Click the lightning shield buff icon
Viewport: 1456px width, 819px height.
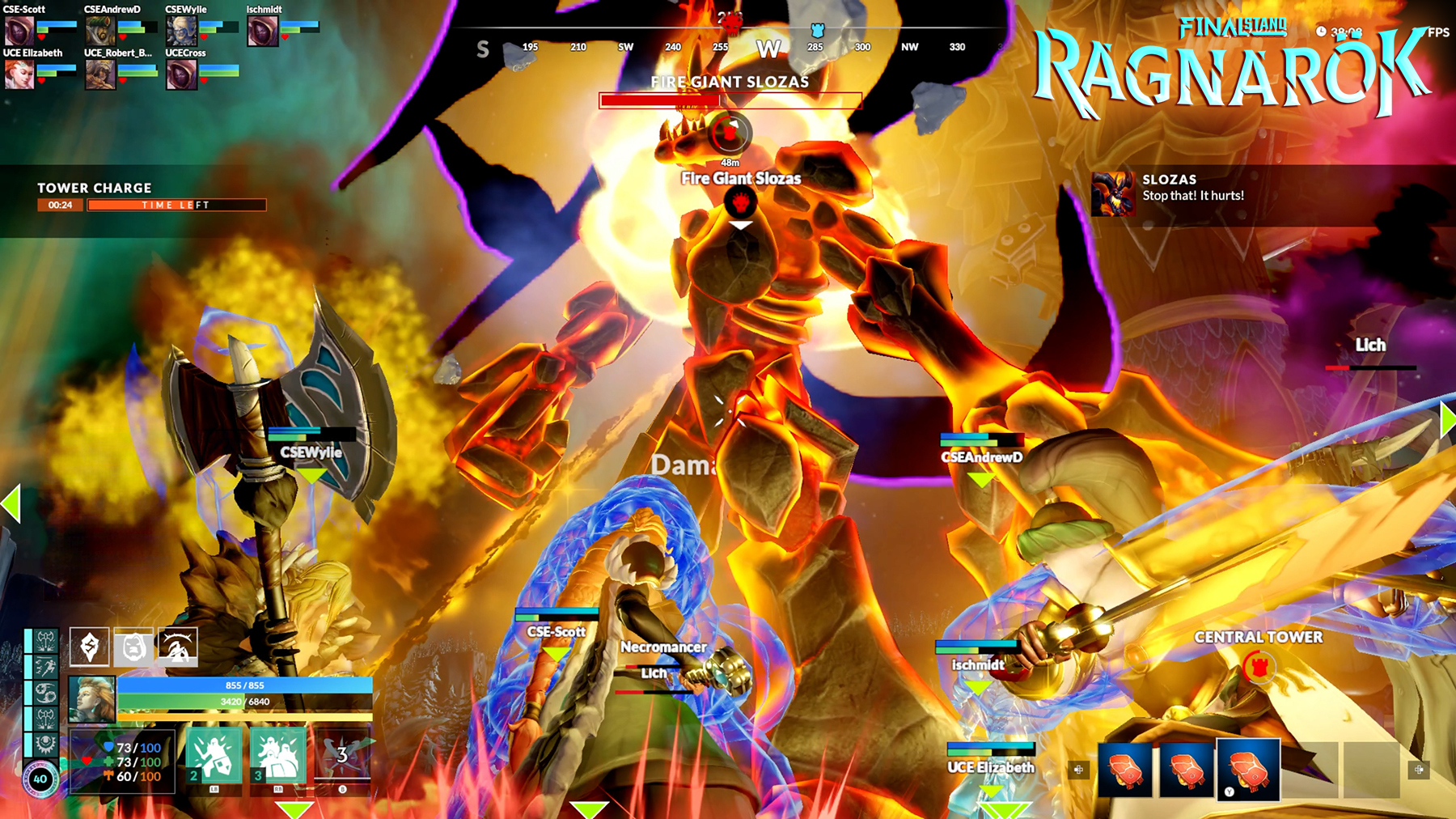tap(89, 647)
